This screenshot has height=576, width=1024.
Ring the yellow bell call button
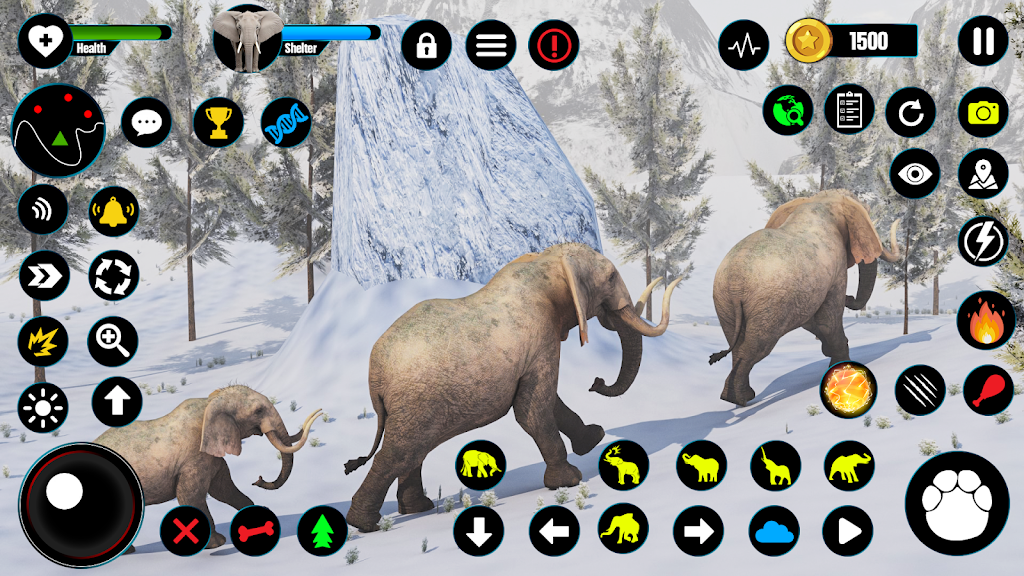114,211
